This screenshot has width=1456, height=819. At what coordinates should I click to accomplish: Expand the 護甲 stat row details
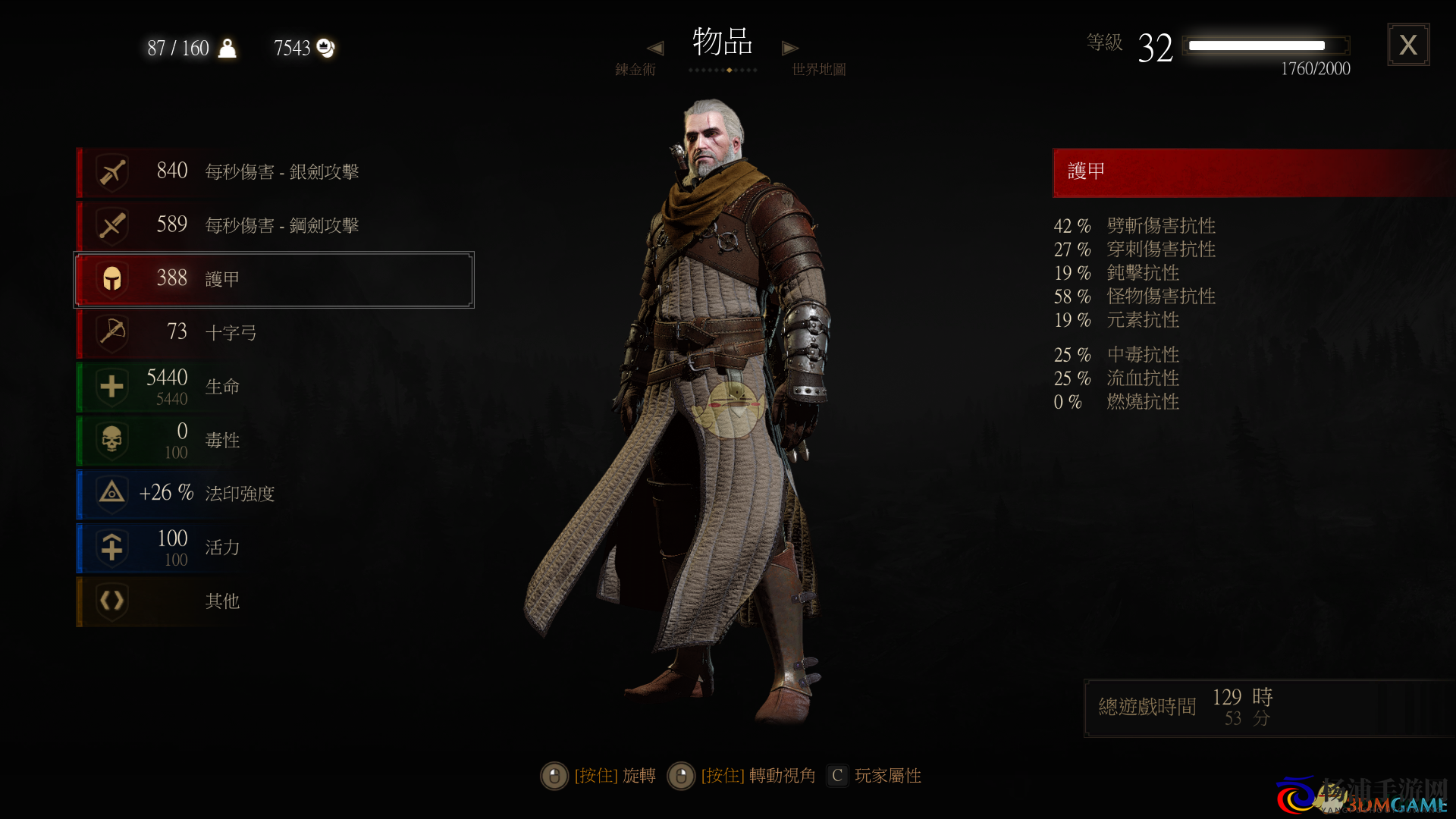pyautogui.click(x=273, y=278)
